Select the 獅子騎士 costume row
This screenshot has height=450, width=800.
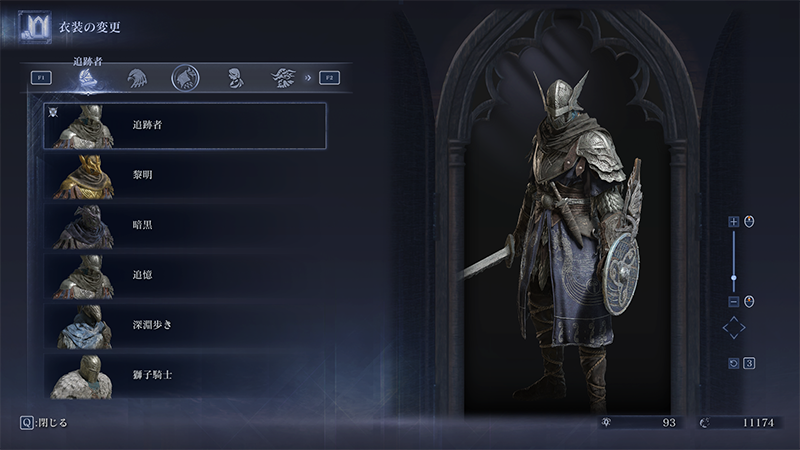click(x=185, y=374)
